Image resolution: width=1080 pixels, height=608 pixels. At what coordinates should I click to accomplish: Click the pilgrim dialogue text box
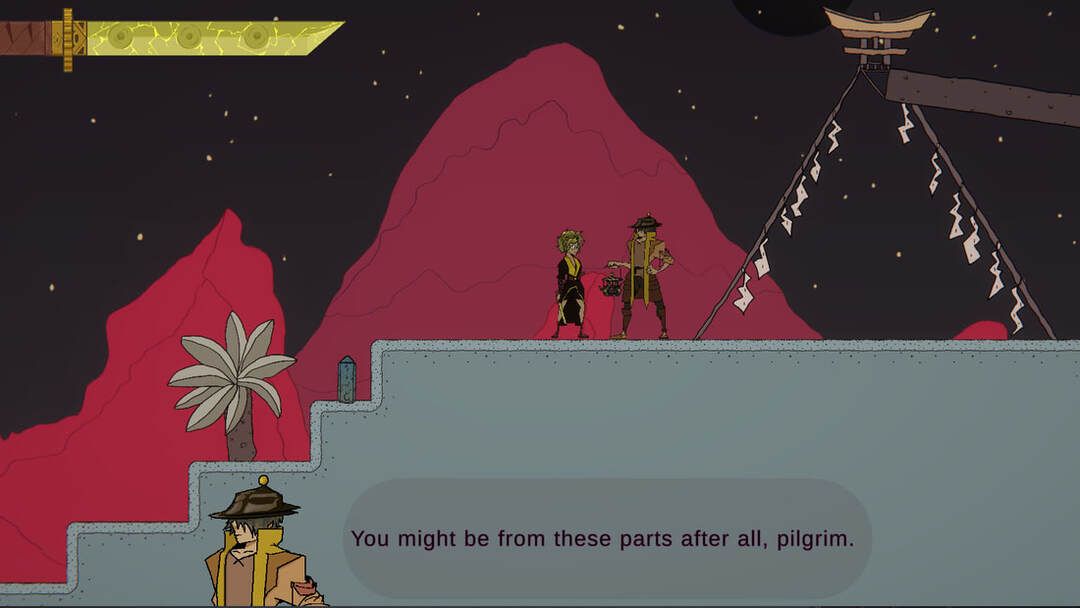(606, 539)
